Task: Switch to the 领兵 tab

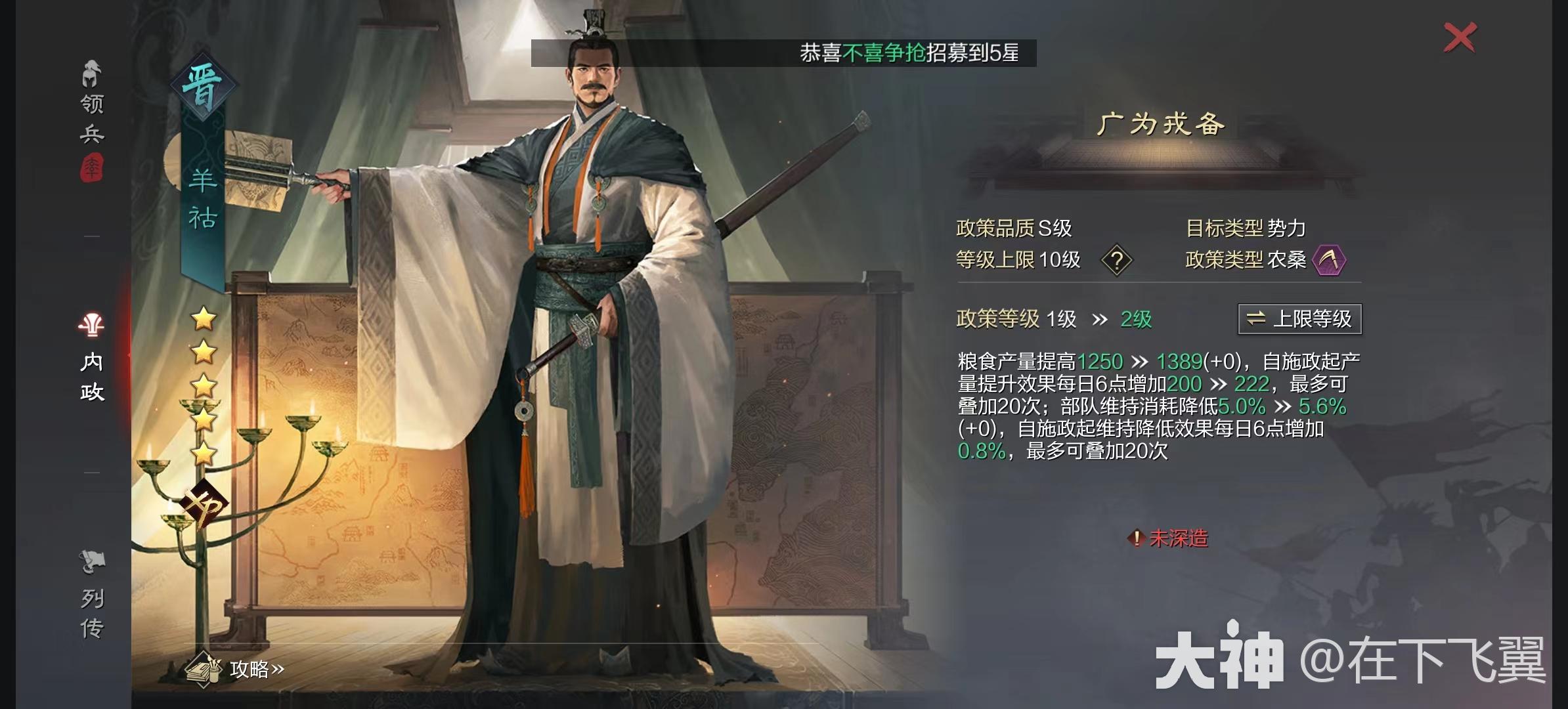Action: tap(91, 117)
